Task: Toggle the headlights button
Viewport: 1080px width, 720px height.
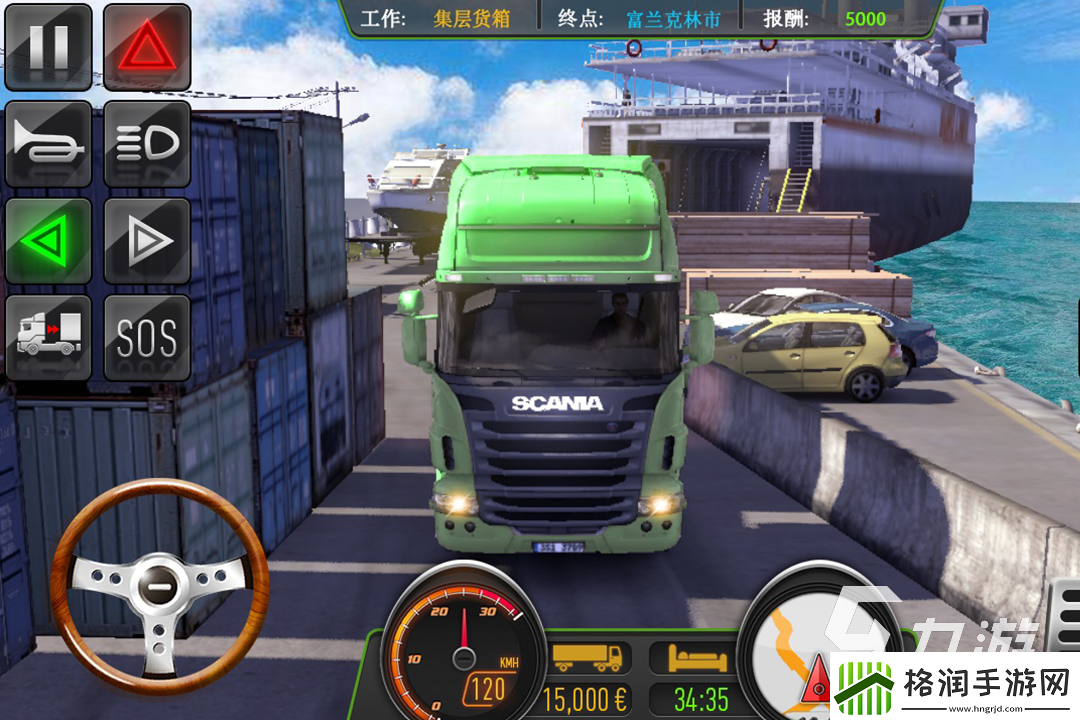Action: tap(147, 144)
